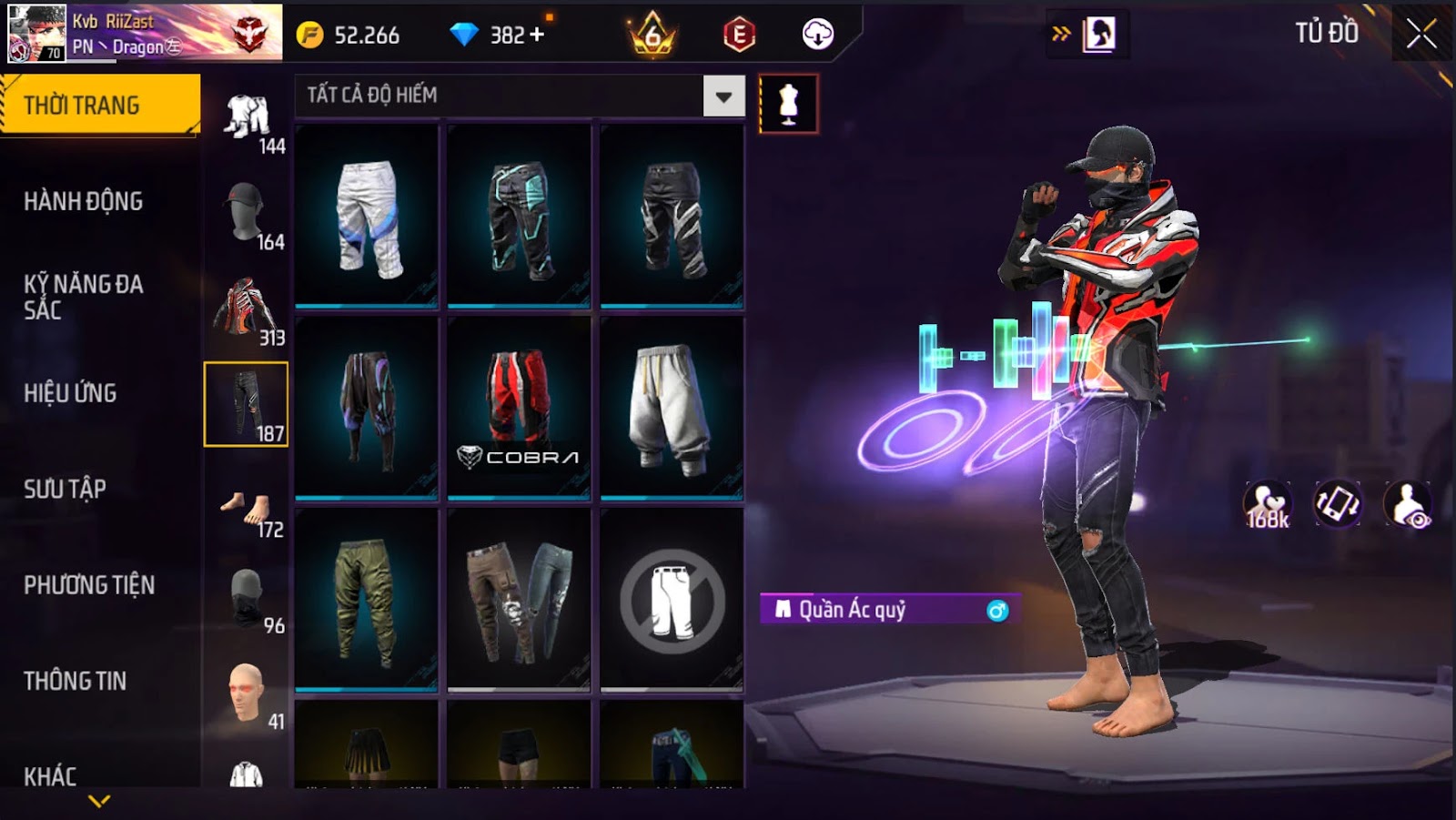Open the THÔNG TIN tab
This screenshot has width=1456, height=820.
point(75,681)
